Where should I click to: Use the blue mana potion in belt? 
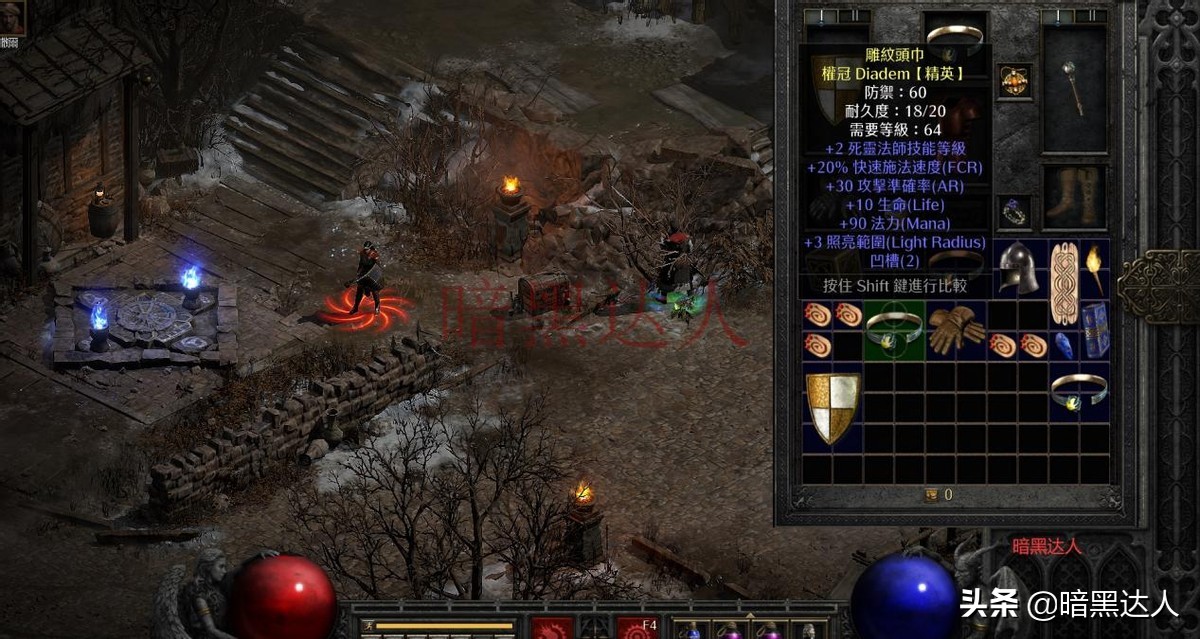[x=692, y=631]
